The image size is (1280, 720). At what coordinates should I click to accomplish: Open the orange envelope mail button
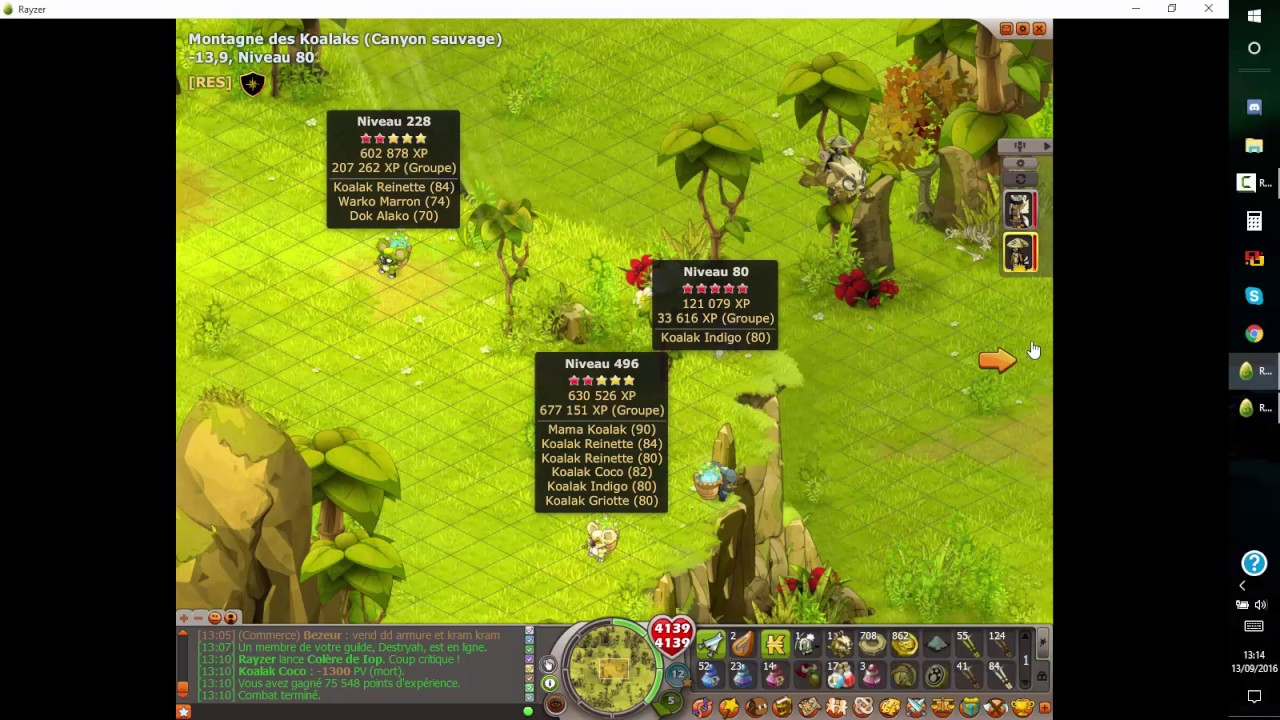1006,29
